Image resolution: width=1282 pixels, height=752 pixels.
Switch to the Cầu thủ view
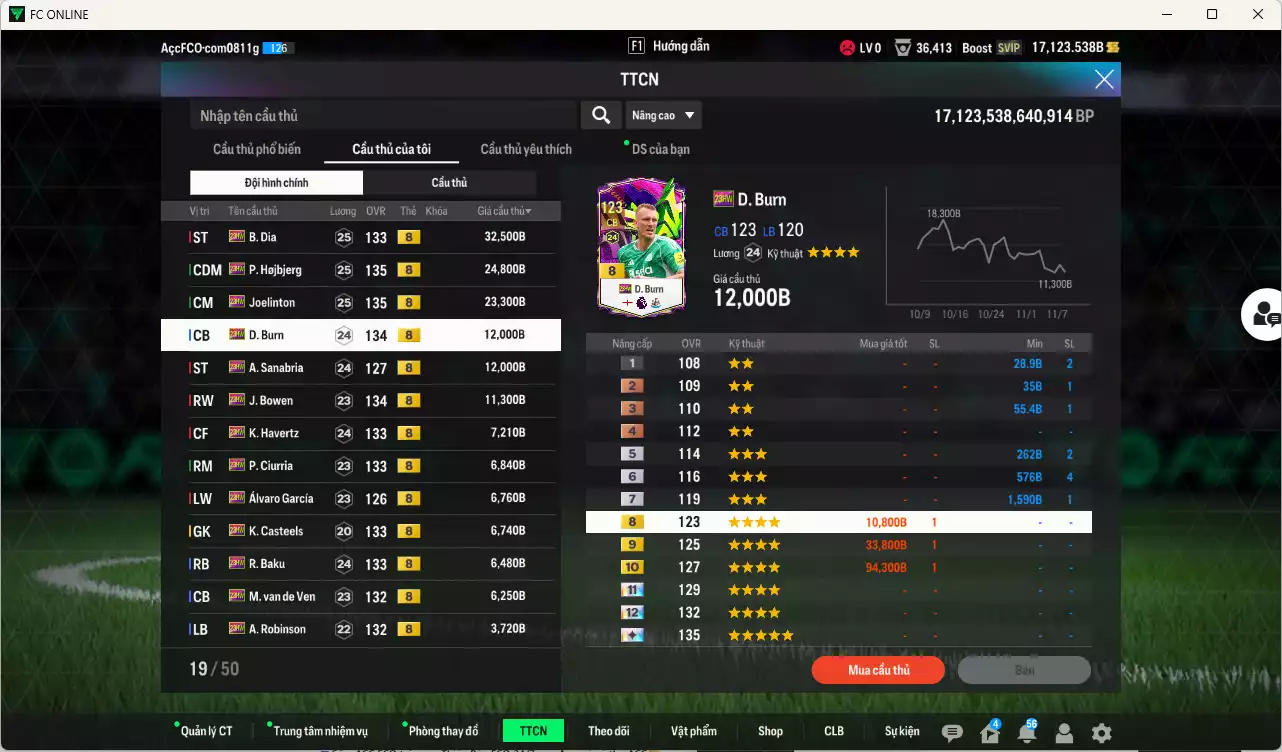449,182
